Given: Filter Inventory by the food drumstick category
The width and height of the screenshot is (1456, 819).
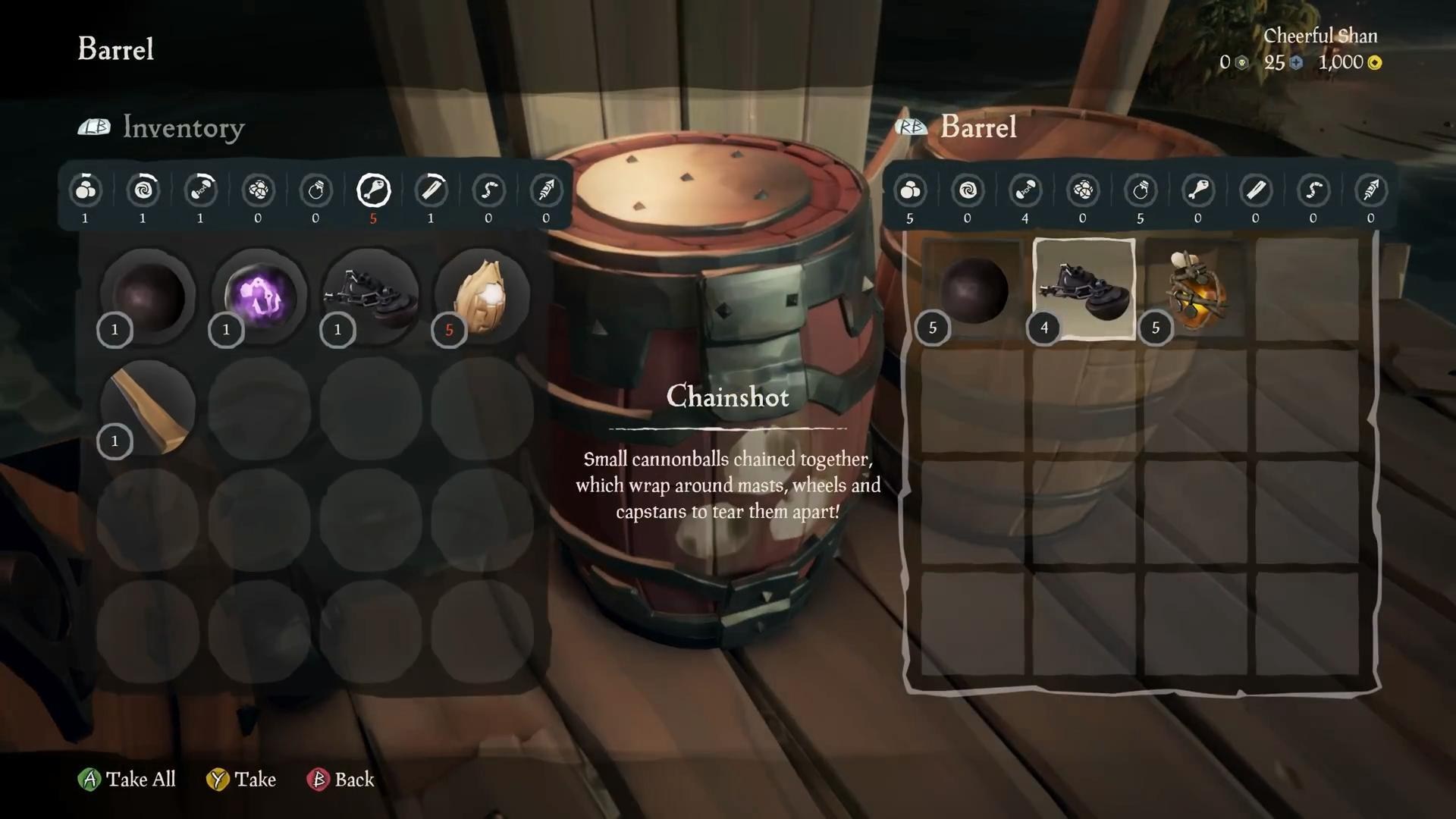Looking at the screenshot, I should [373, 190].
